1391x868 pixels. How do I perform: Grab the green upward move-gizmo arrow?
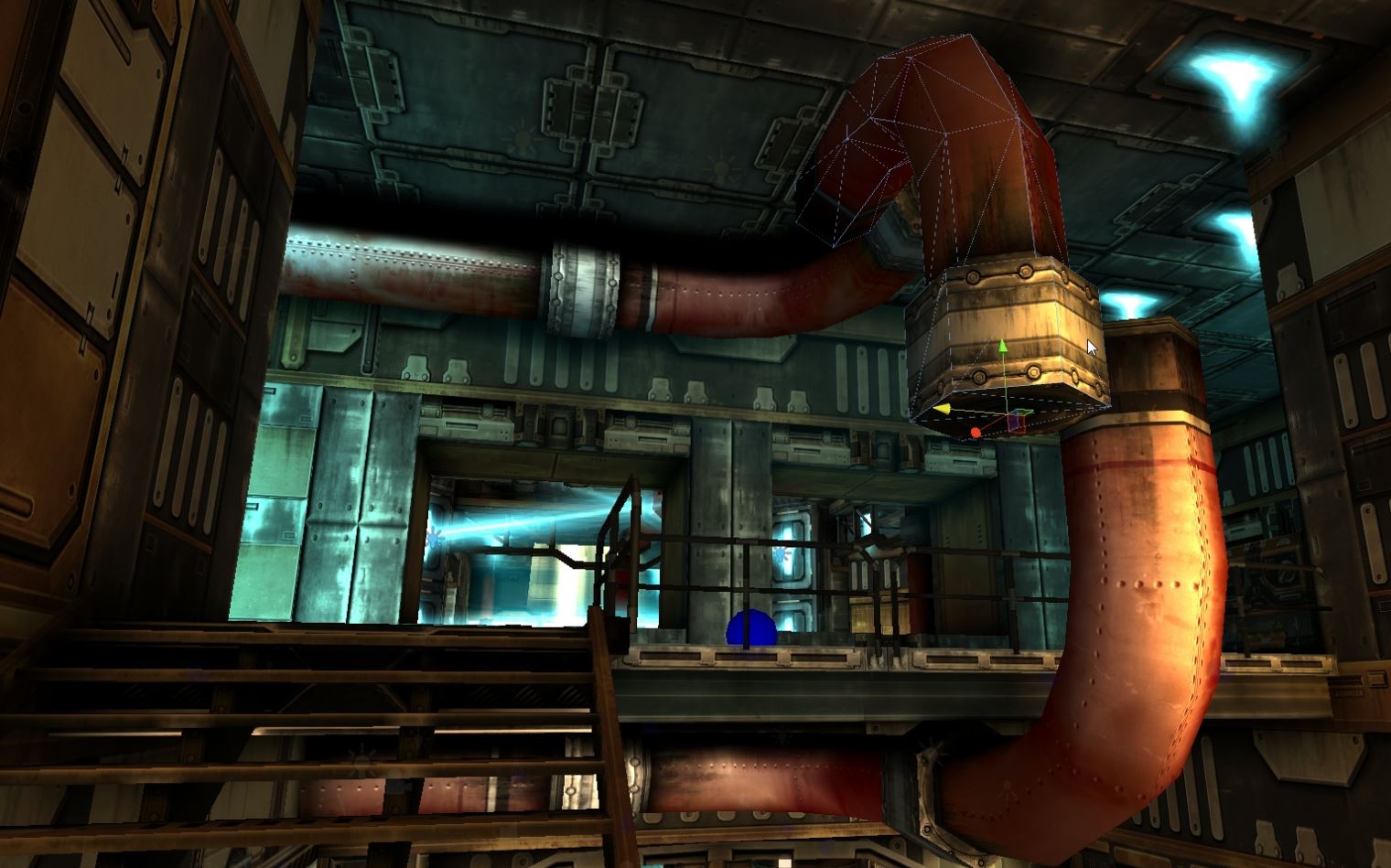1003,346
